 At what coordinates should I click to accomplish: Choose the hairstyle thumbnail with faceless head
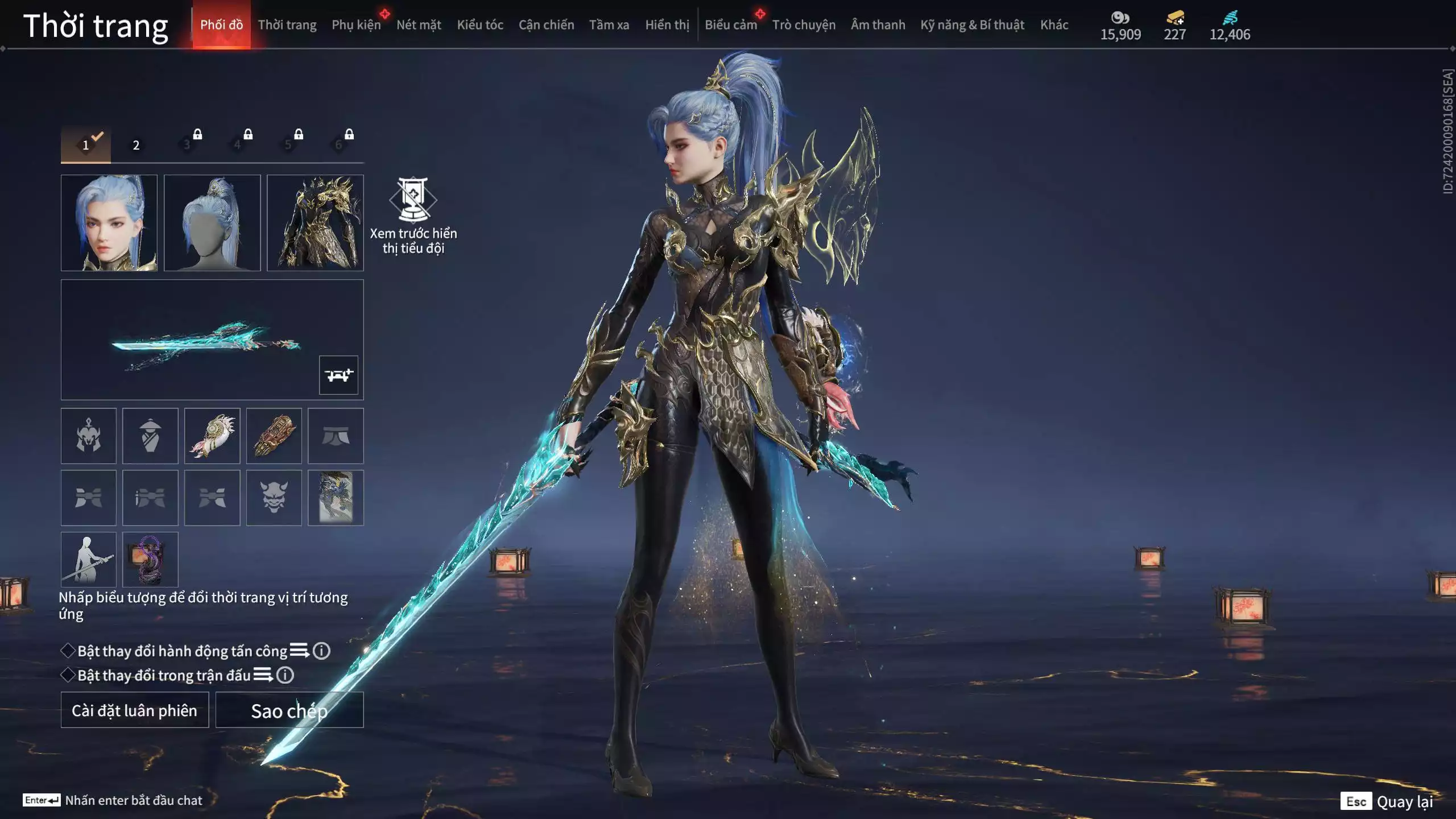(x=212, y=222)
